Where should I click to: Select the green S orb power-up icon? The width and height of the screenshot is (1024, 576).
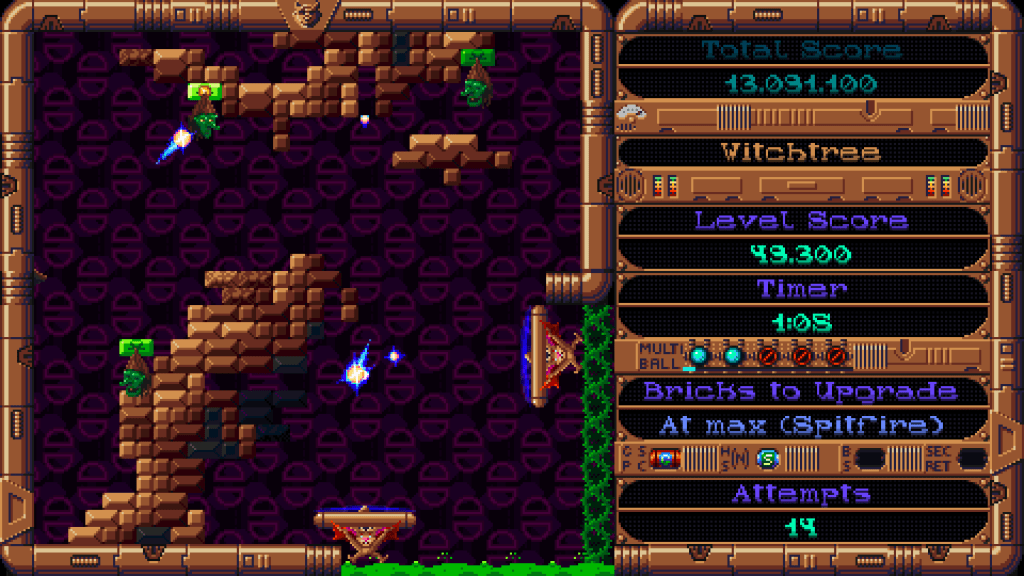[767, 459]
